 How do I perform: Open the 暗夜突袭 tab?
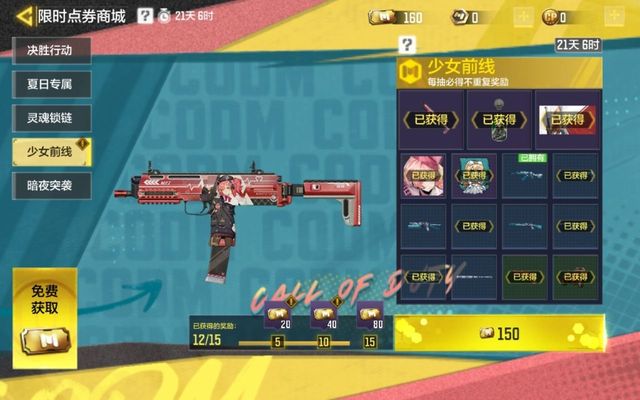click(x=50, y=185)
